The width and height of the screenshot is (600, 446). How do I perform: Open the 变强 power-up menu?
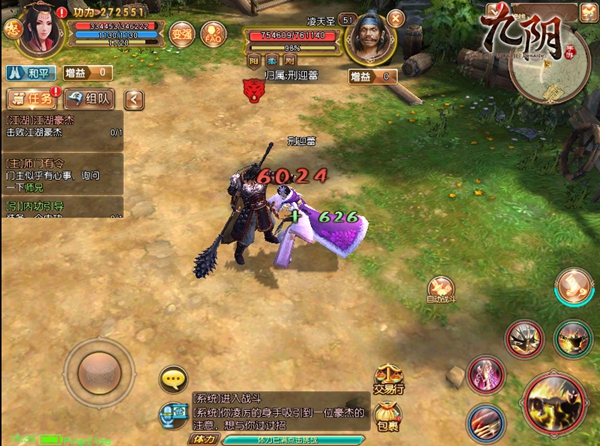pos(181,32)
